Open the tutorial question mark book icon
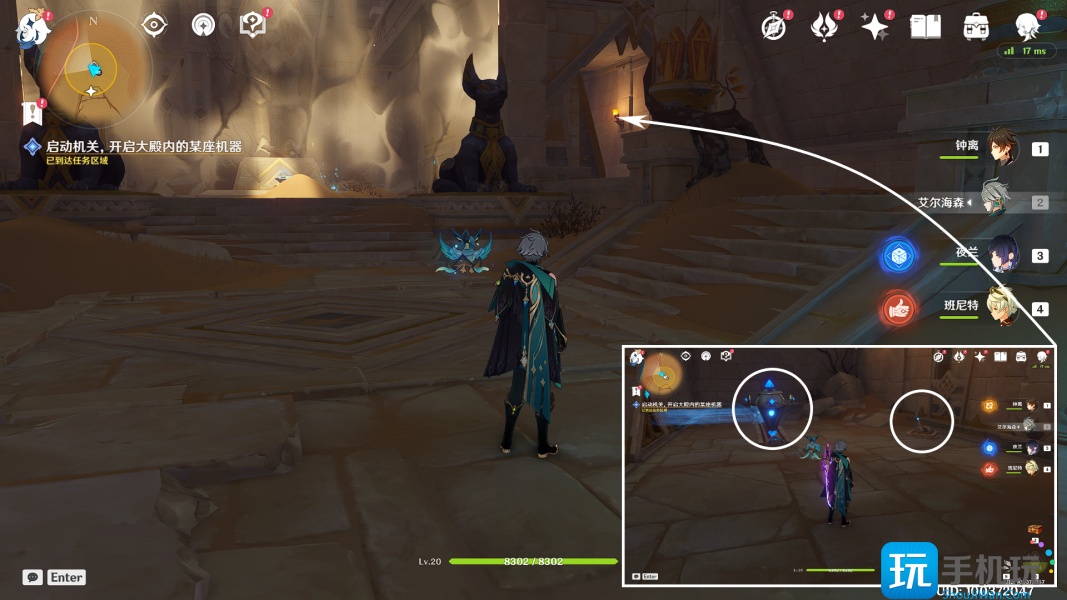This screenshot has height=600, width=1067. pos(253,25)
